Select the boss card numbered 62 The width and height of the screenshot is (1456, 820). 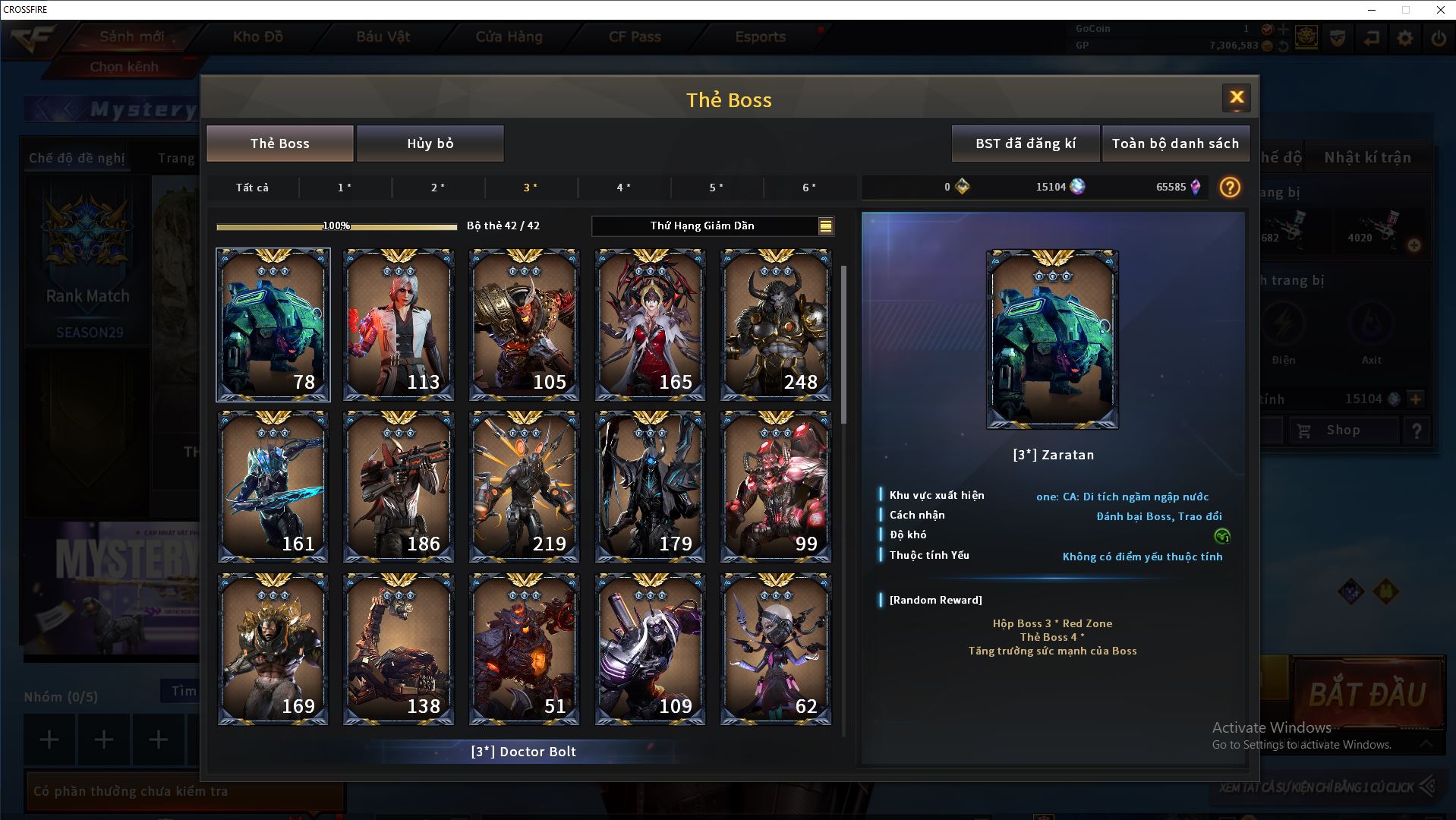775,649
